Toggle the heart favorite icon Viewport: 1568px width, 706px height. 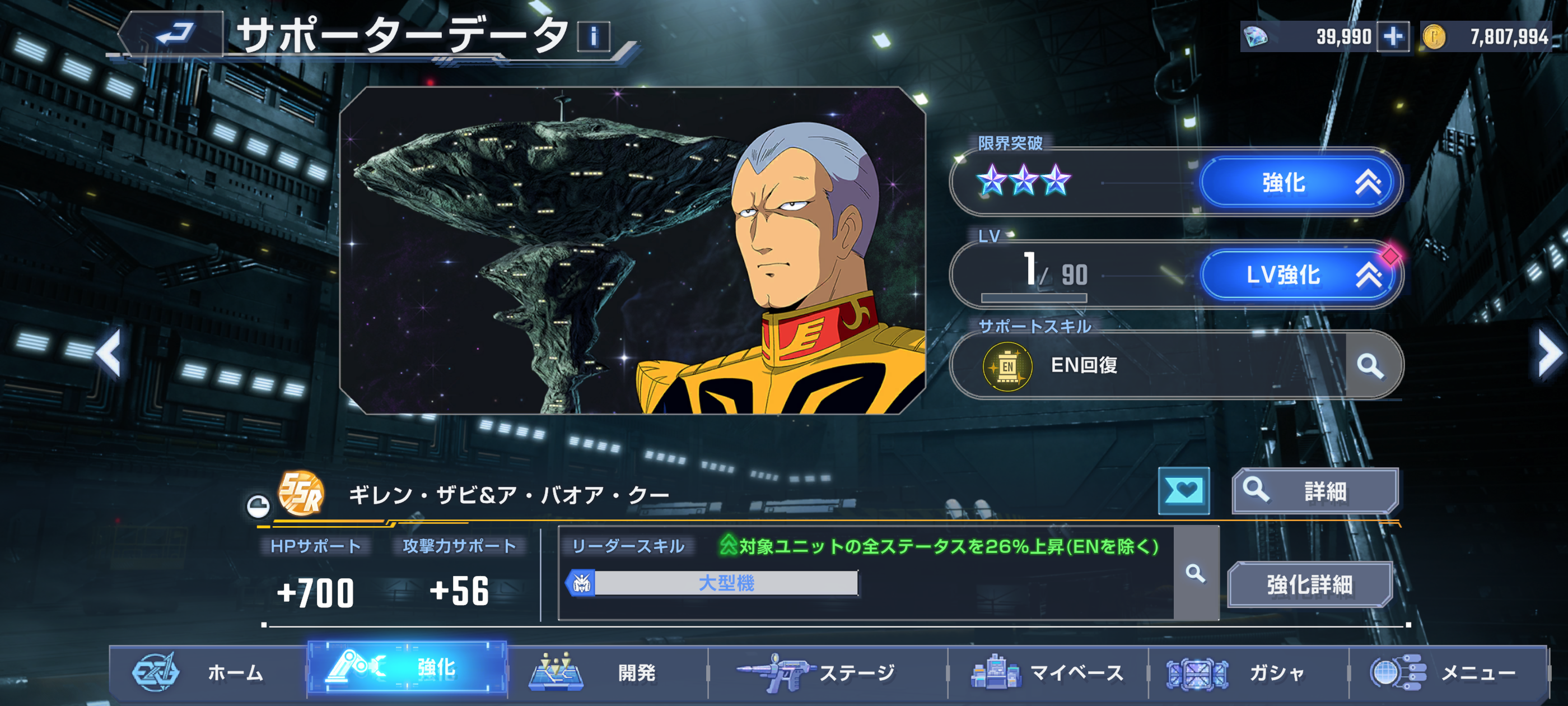pyautogui.click(x=1183, y=491)
